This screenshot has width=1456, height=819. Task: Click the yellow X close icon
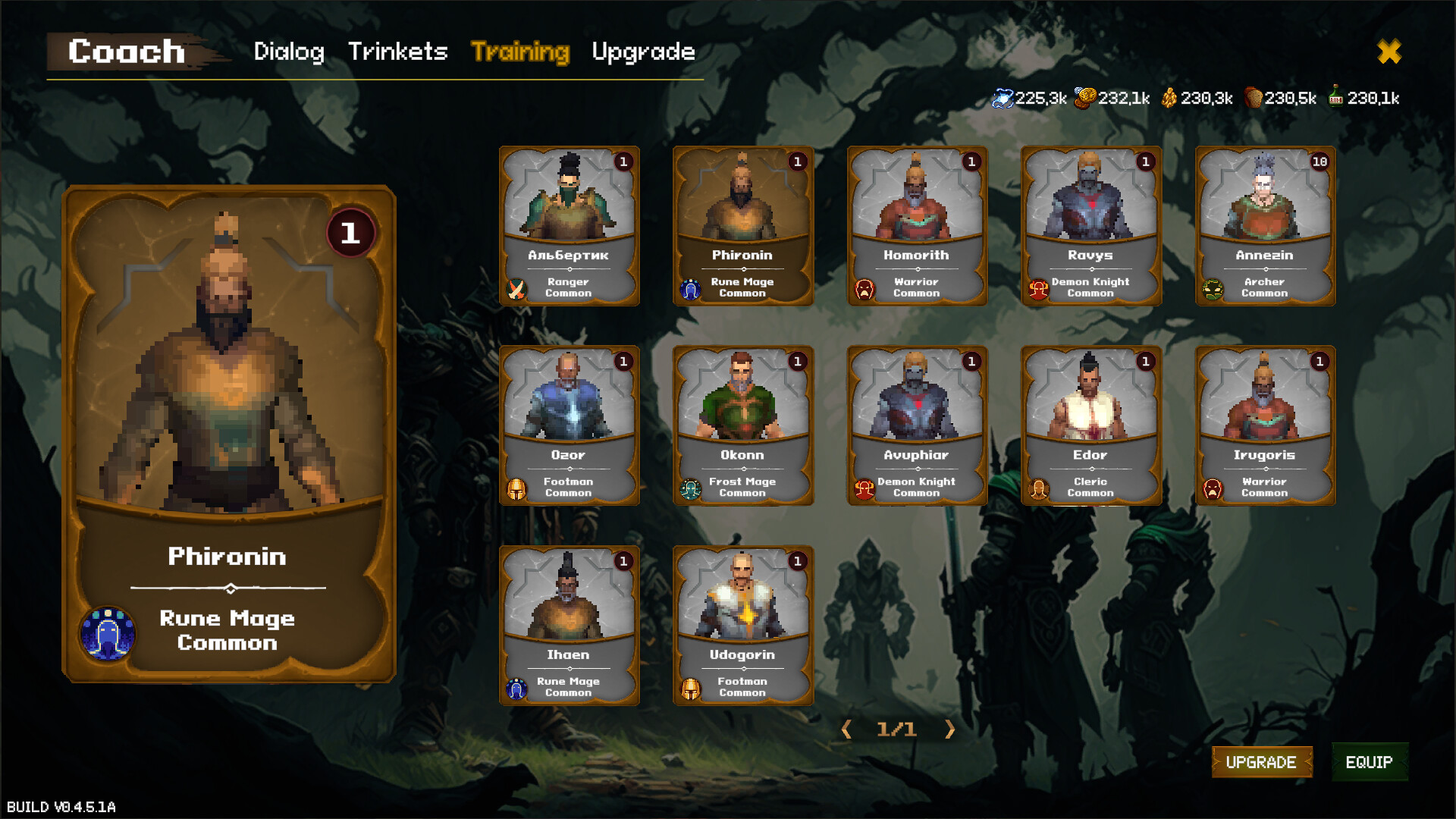(1390, 52)
